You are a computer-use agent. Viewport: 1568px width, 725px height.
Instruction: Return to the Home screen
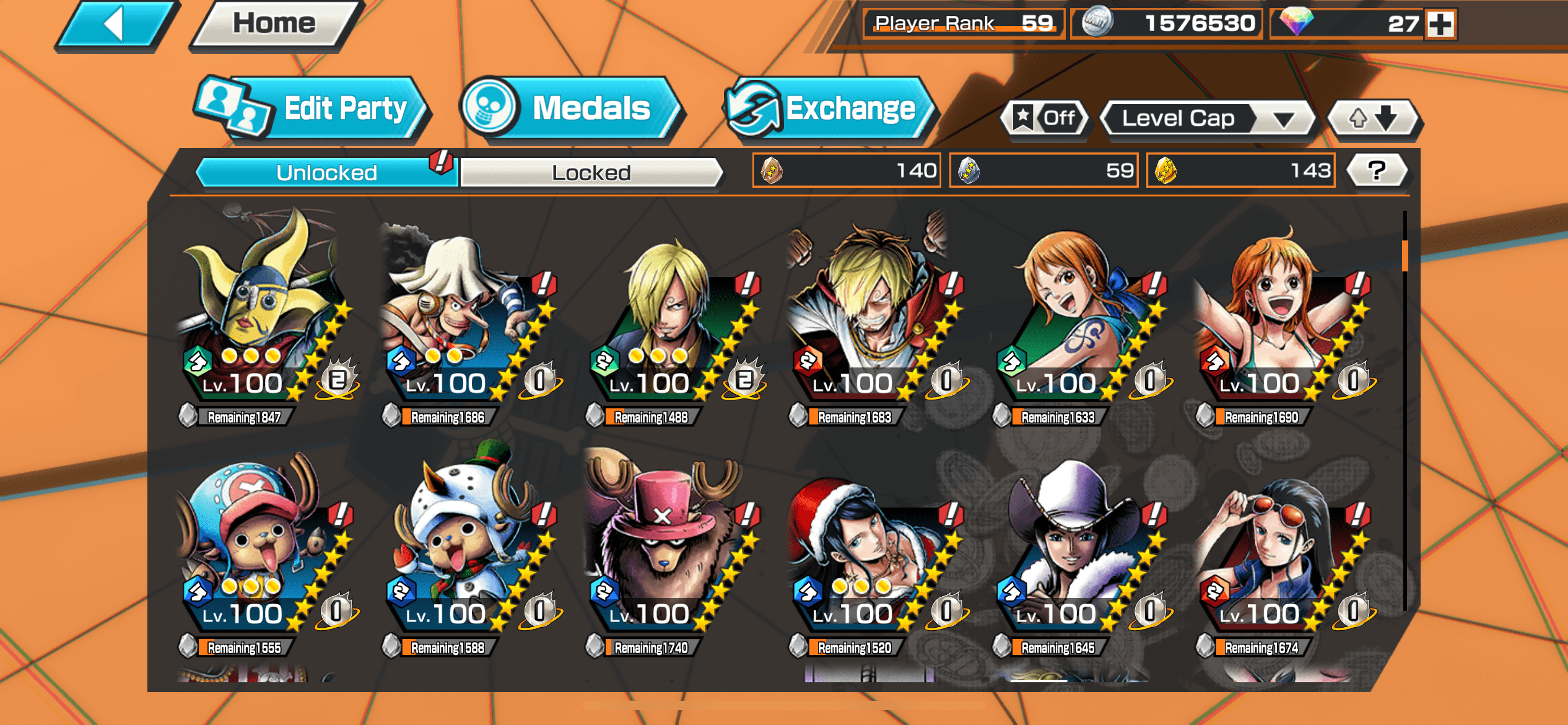[x=274, y=25]
